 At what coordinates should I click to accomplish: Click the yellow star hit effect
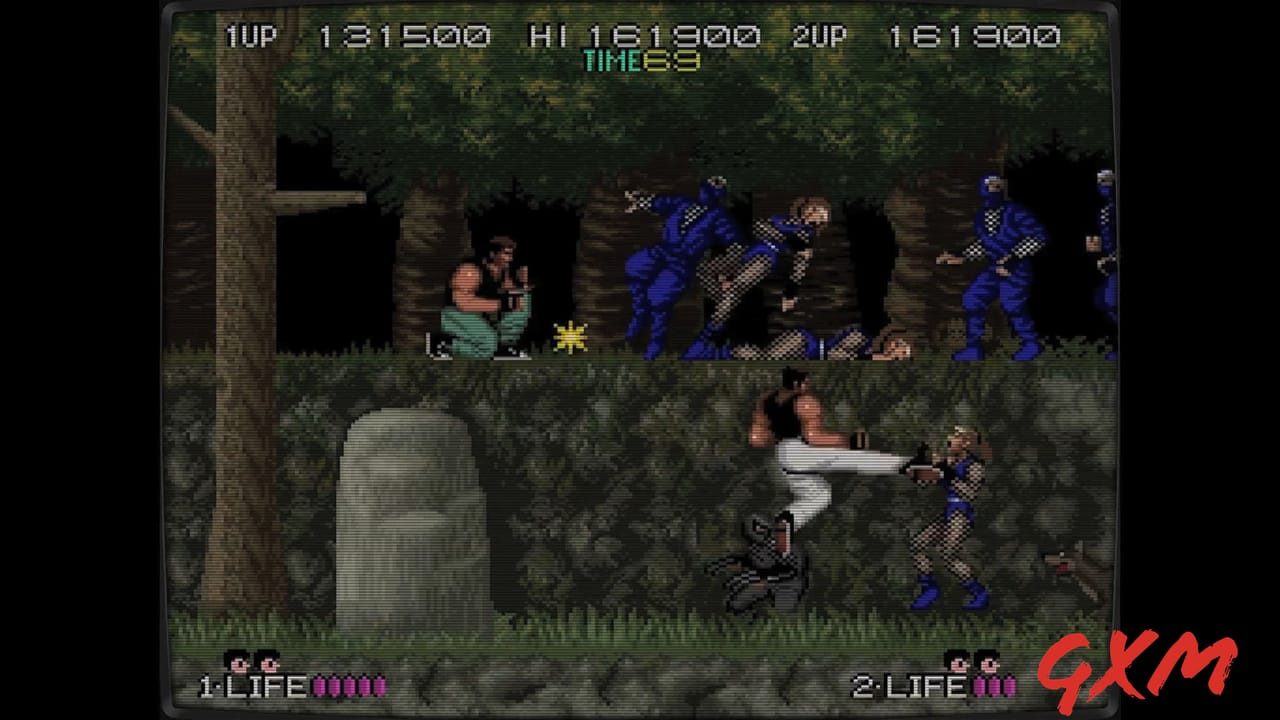[x=570, y=335]
